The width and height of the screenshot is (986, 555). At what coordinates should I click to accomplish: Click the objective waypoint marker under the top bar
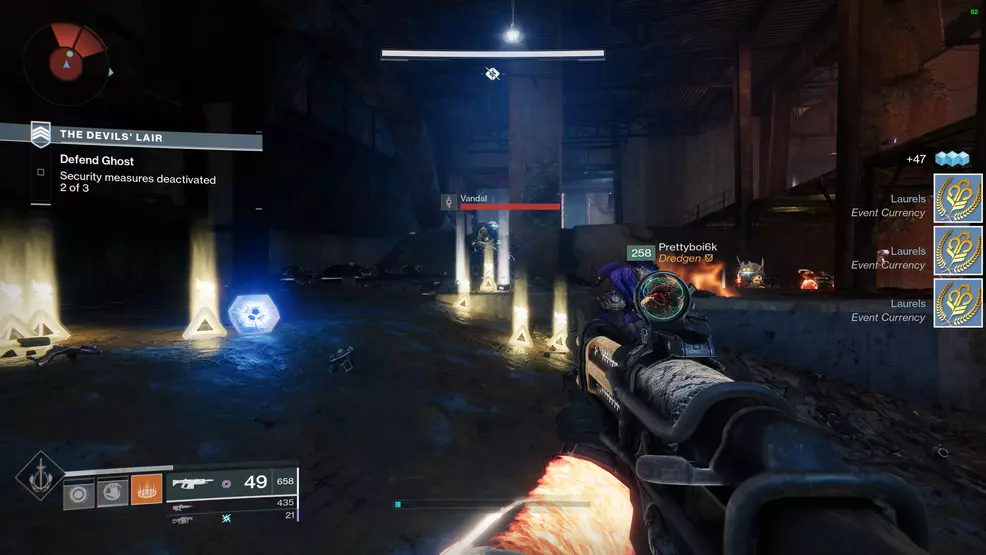point(492,73)
